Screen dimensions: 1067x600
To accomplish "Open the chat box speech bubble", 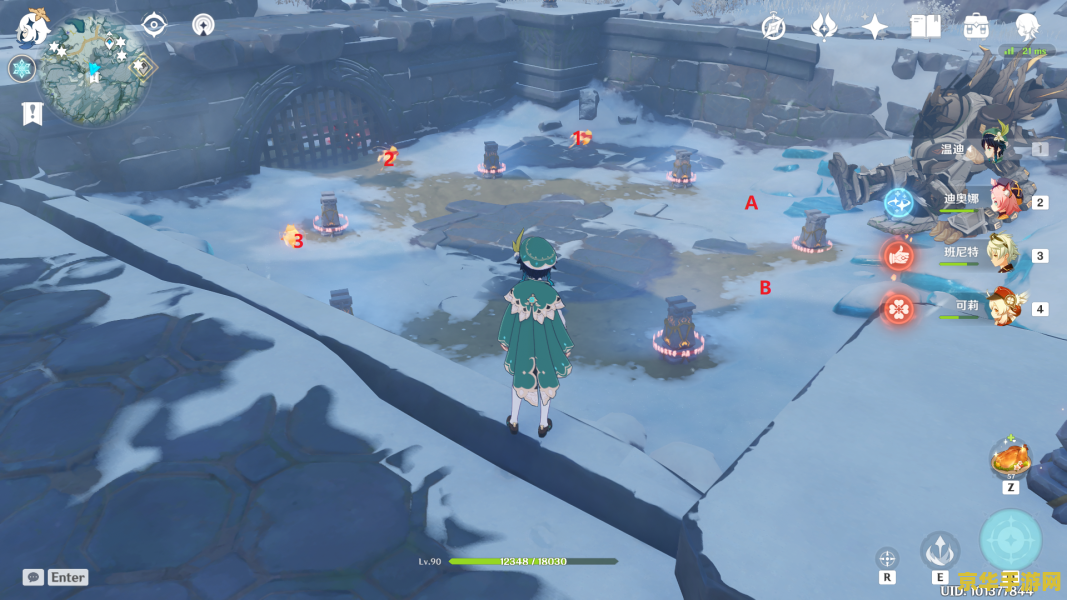I will (34, 577).
